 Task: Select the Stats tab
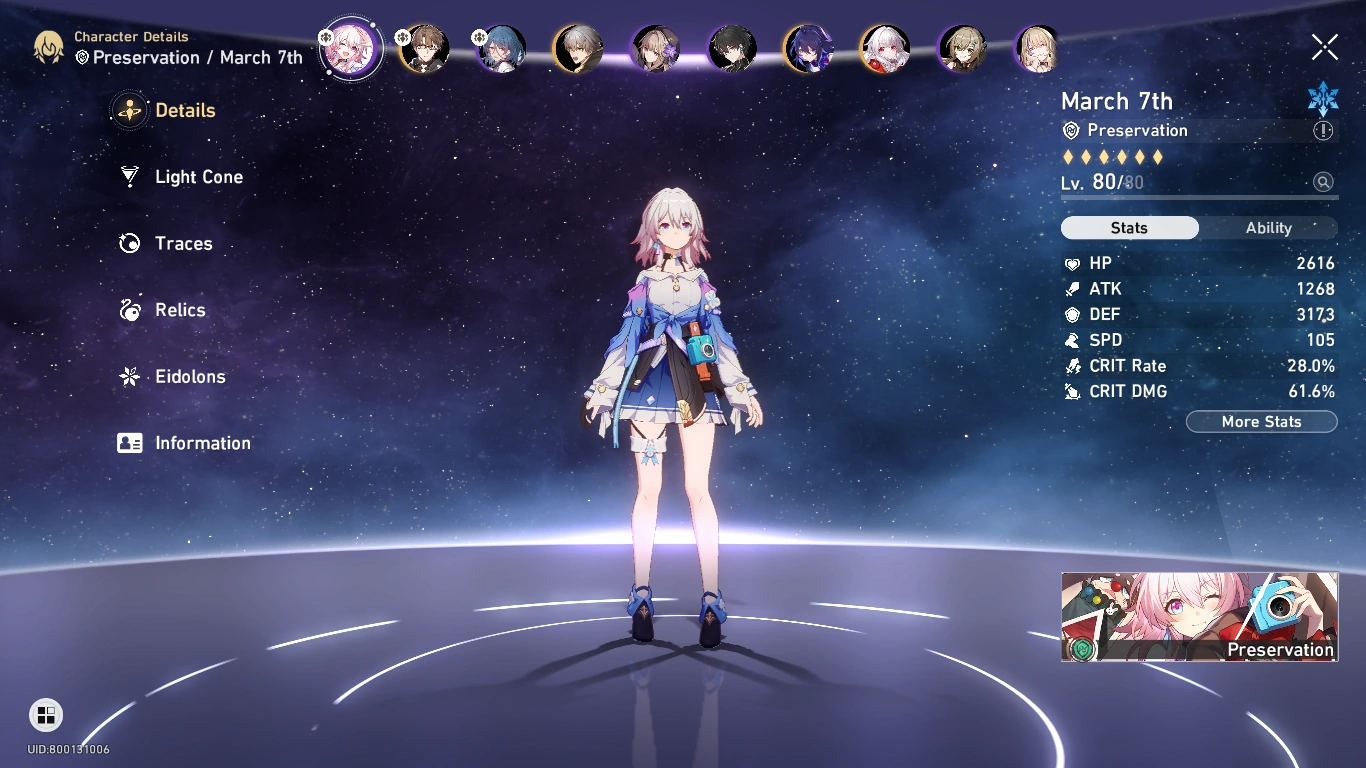pos(1129,228)
